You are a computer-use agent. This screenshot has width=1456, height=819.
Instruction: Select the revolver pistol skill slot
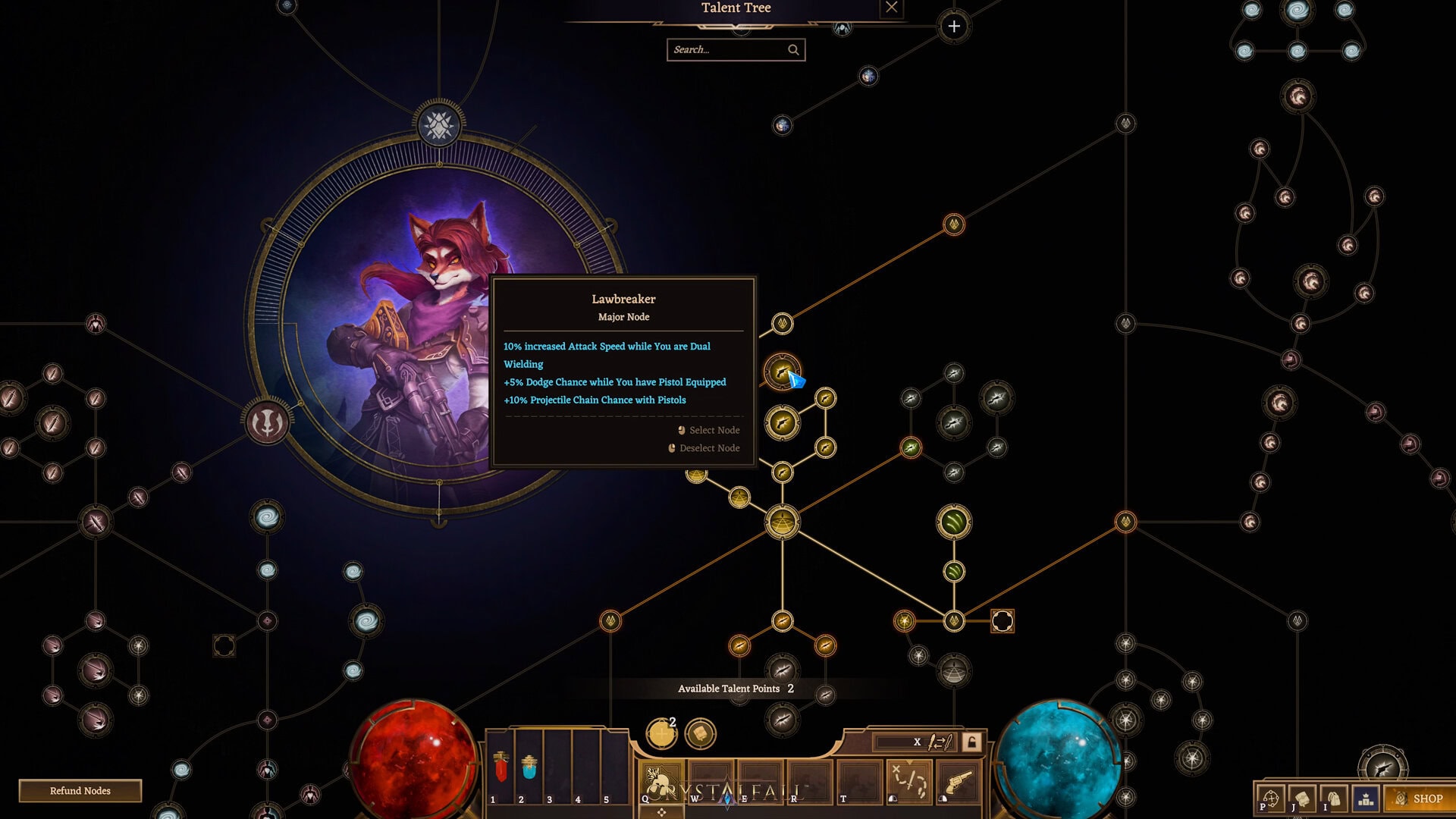[959, 781]
